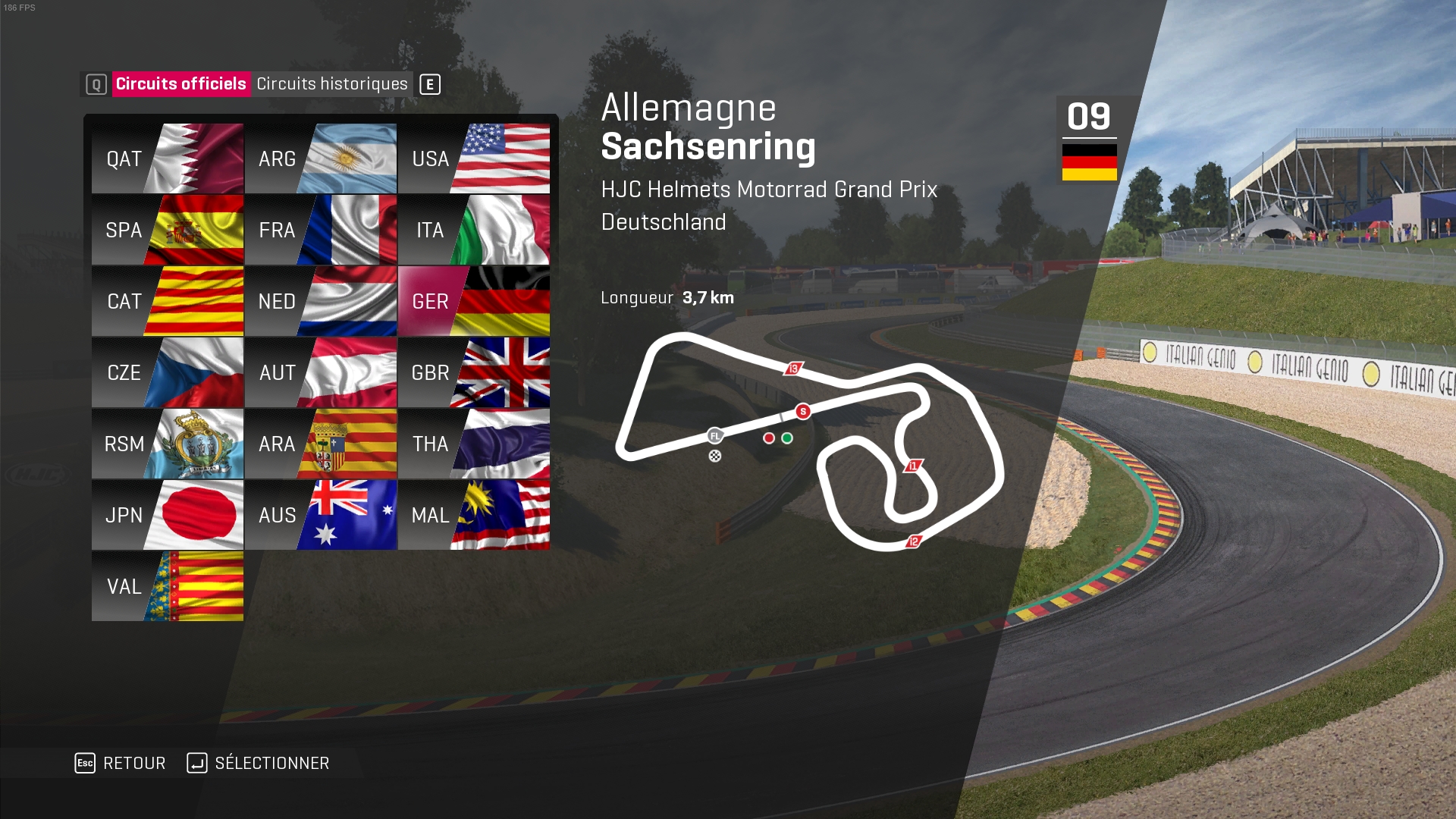Choose the Japan JPN circuit flag

pyautogui.click(x=167, y=515)
